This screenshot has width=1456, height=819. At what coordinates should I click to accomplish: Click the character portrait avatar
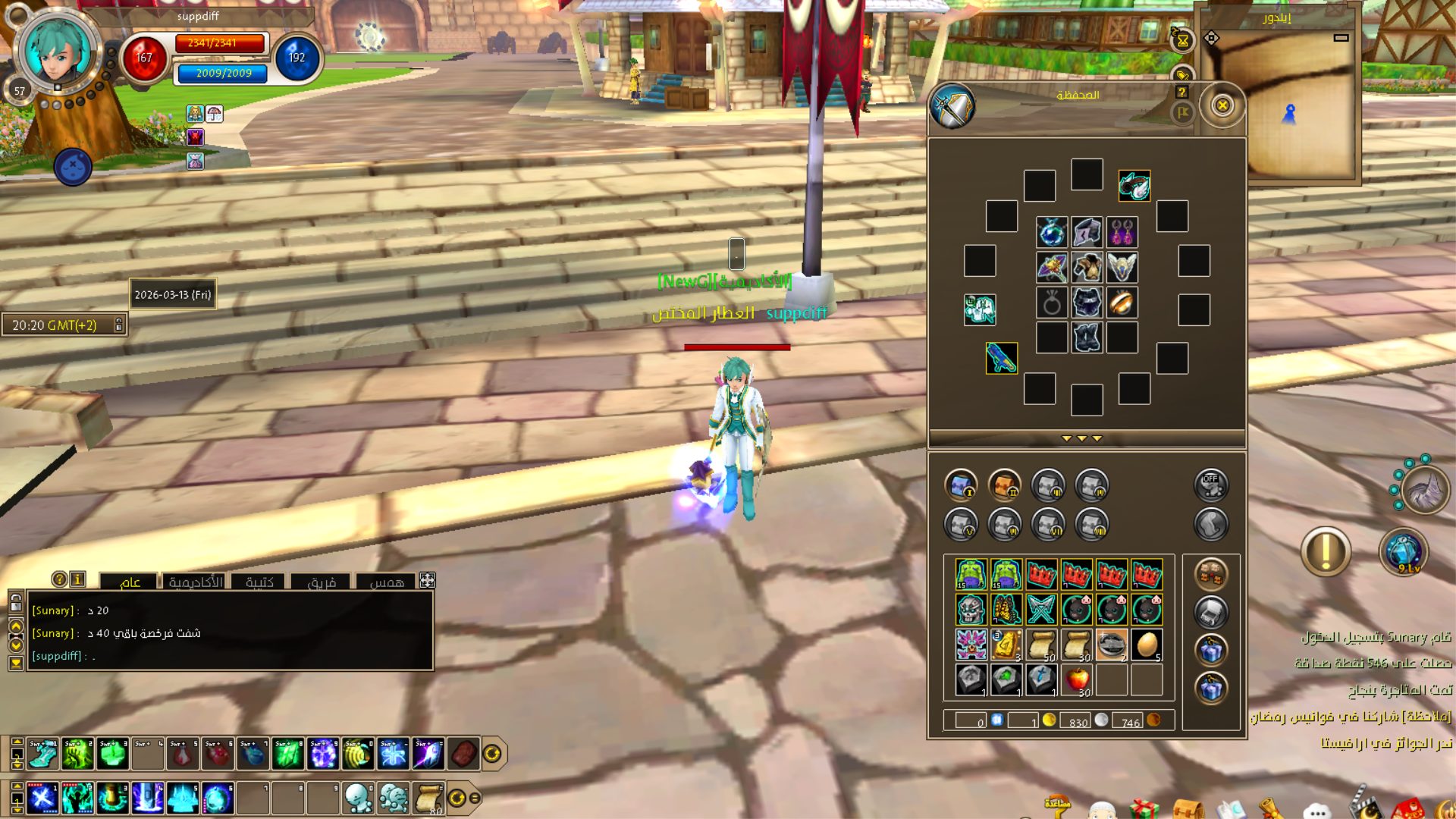click(x=57, y=50)
